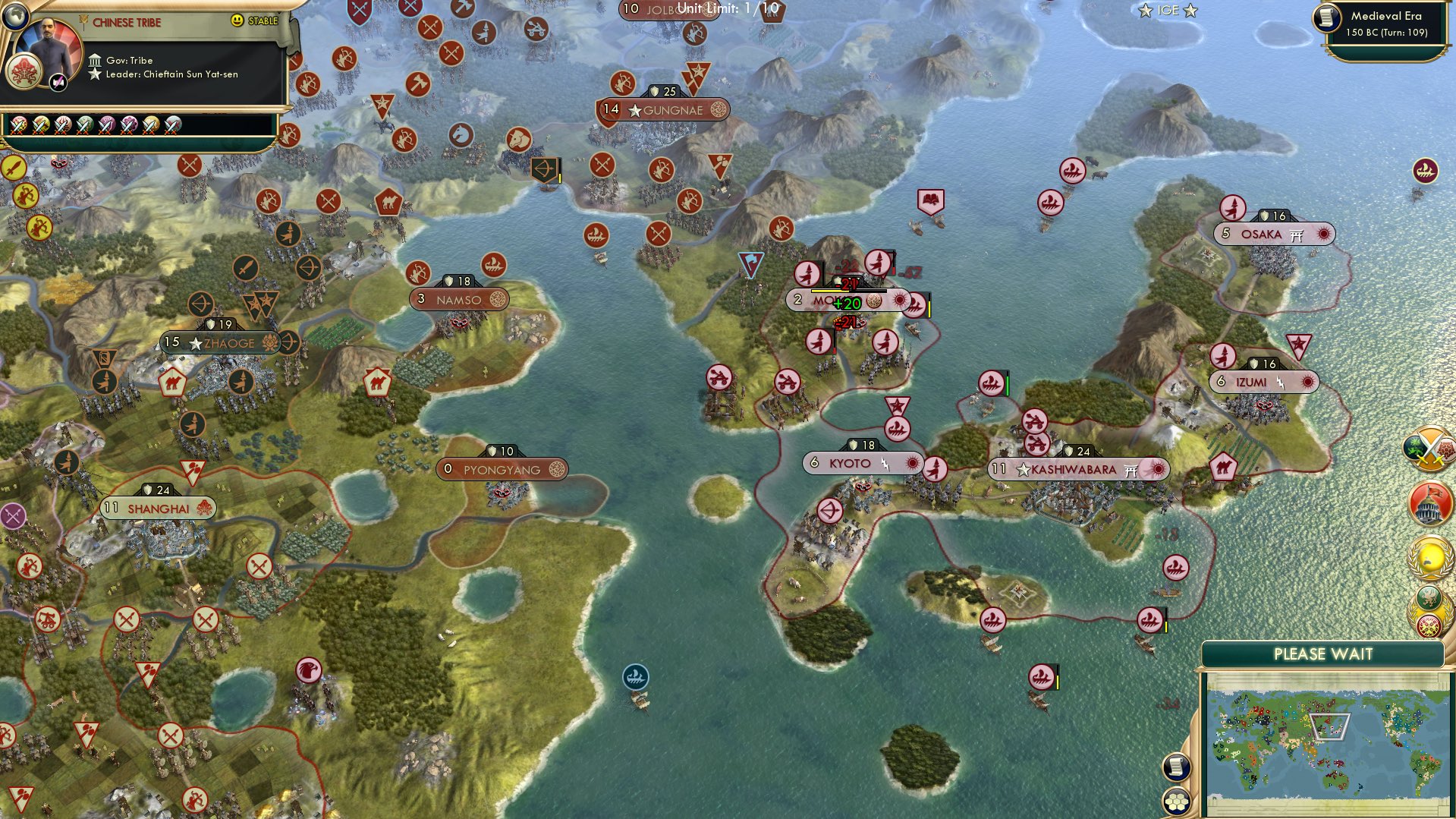Click the smiley STABLE stability icon
This screenshot has width=1456, height=819.
point(237,20)
